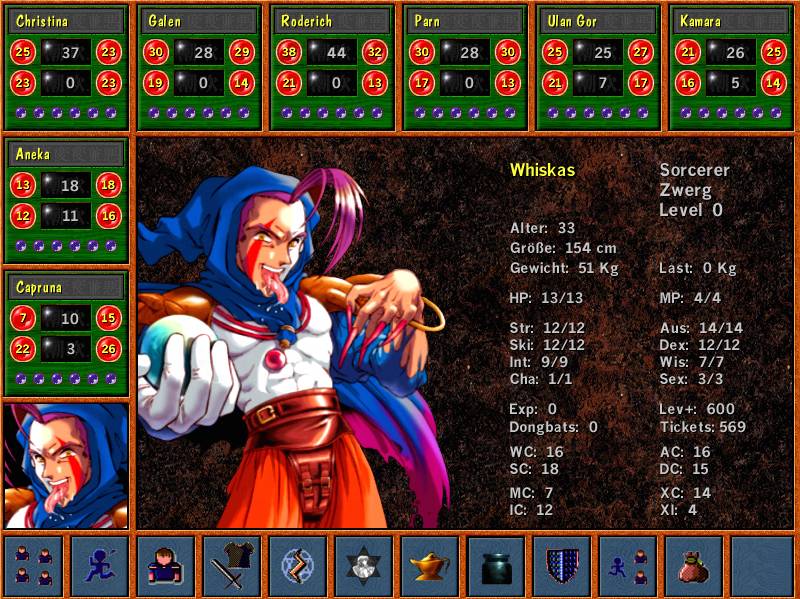Choose Aneka's character panel
The width and height of the screenshot is (800, 599).
67,200
